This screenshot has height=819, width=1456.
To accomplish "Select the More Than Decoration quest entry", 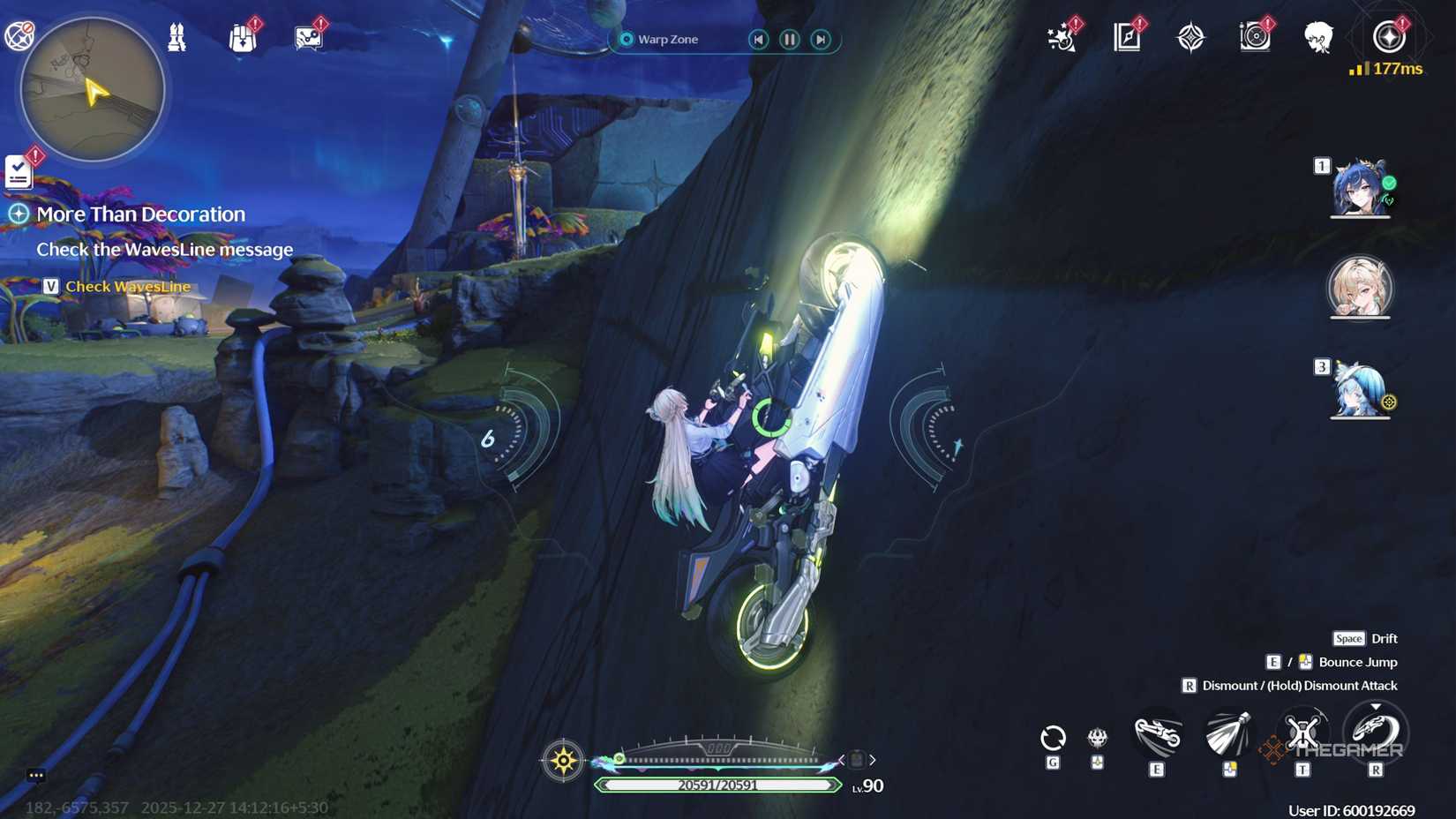I will coord(141,214).
